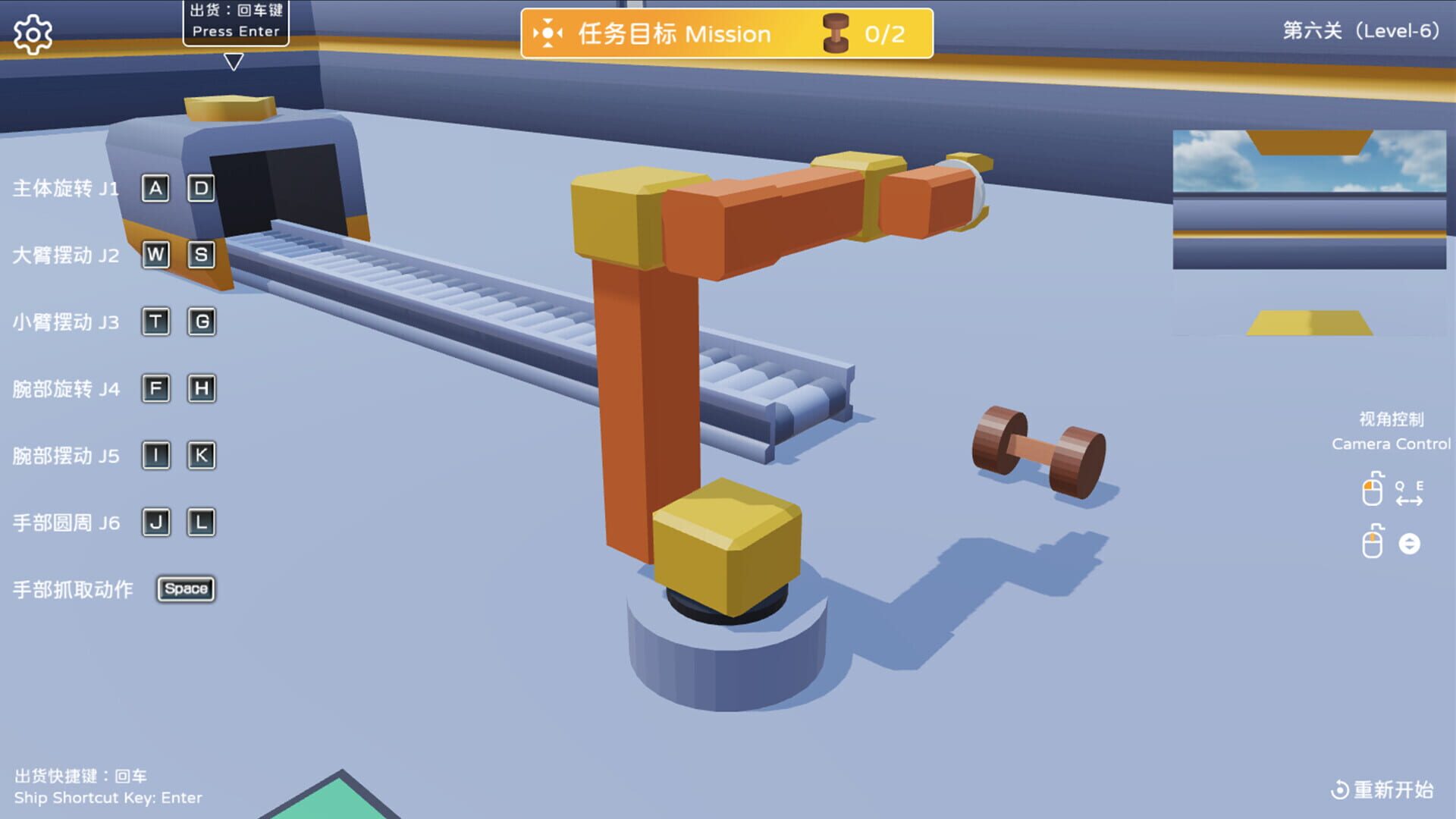This screenshot has width=1456, height=819.
Task: Toggle the Space key for 手部抓取动作
Action: click(x=186, y=588)
